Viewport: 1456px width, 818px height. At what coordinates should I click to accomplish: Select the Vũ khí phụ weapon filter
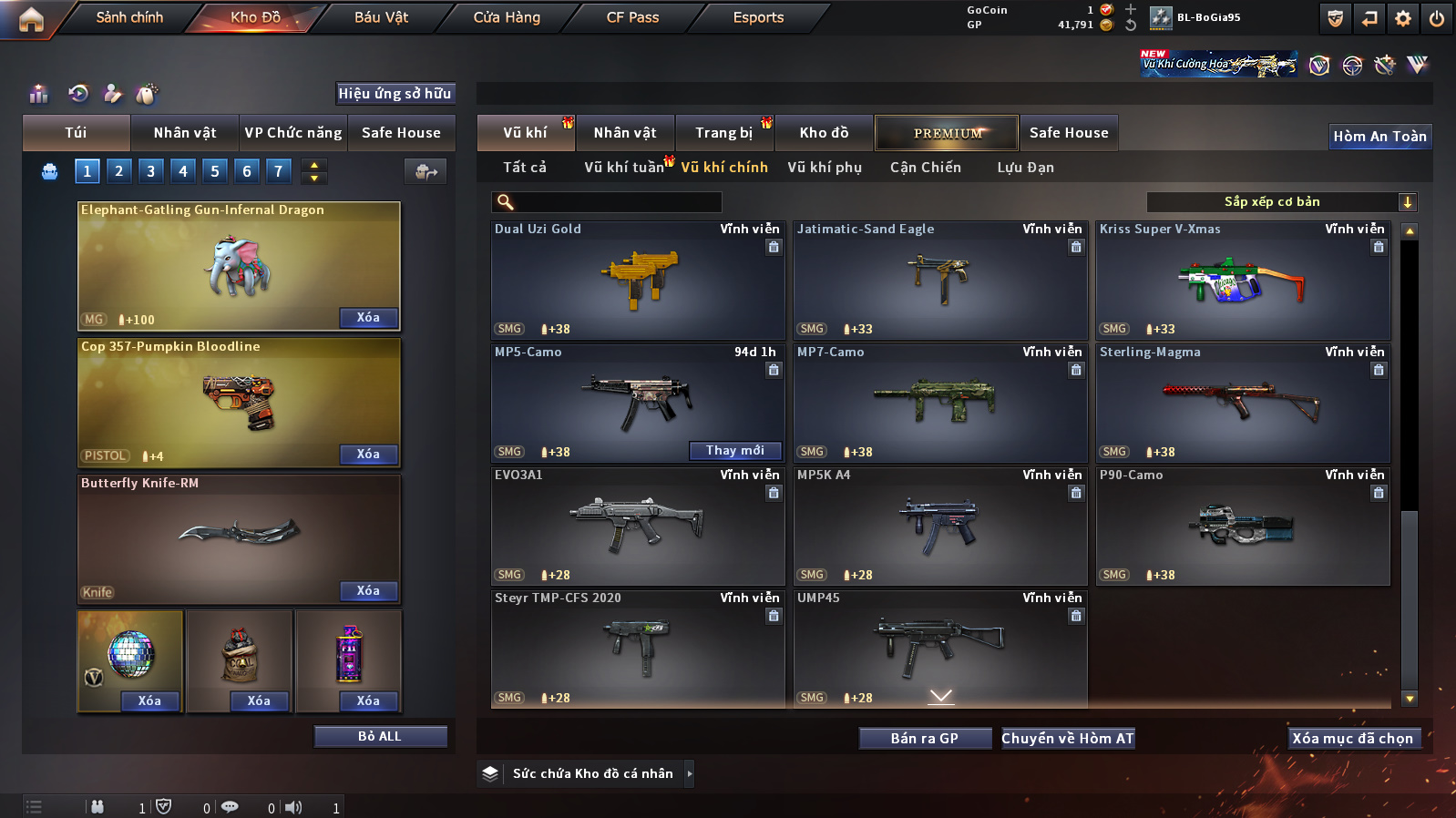click(825, 168)
